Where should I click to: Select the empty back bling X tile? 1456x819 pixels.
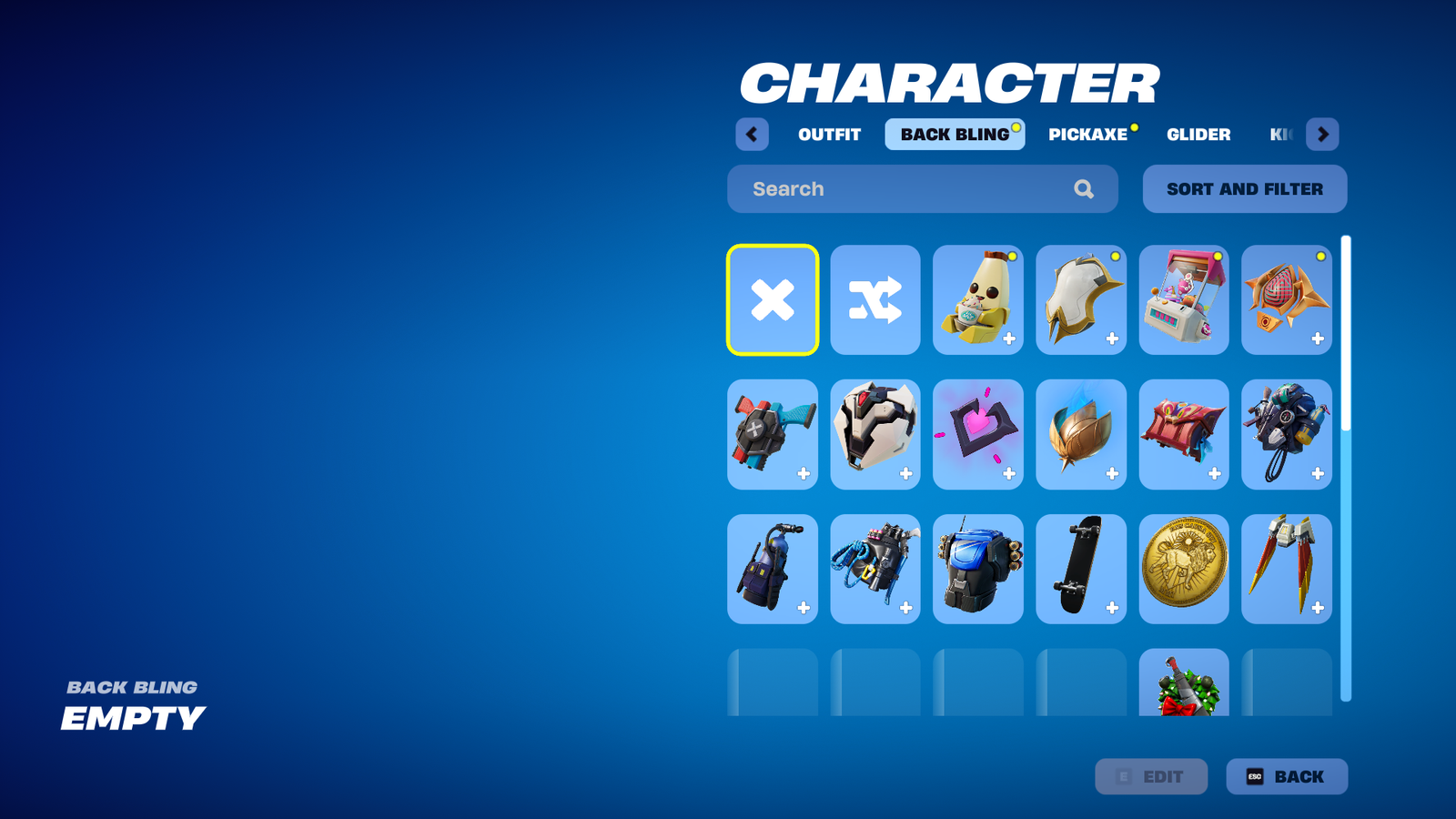(773, 300)
